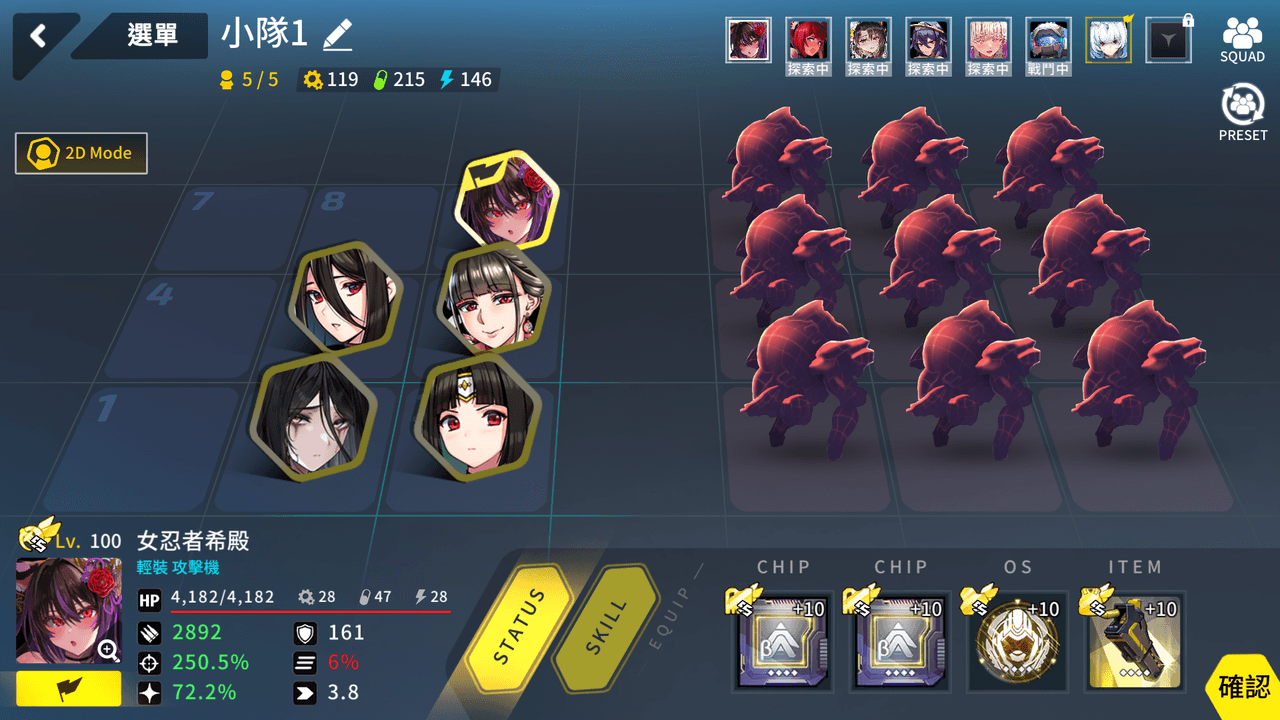The image size is (1280, 720).
Task: Click the yellow flag leader button
Action: 68,688
